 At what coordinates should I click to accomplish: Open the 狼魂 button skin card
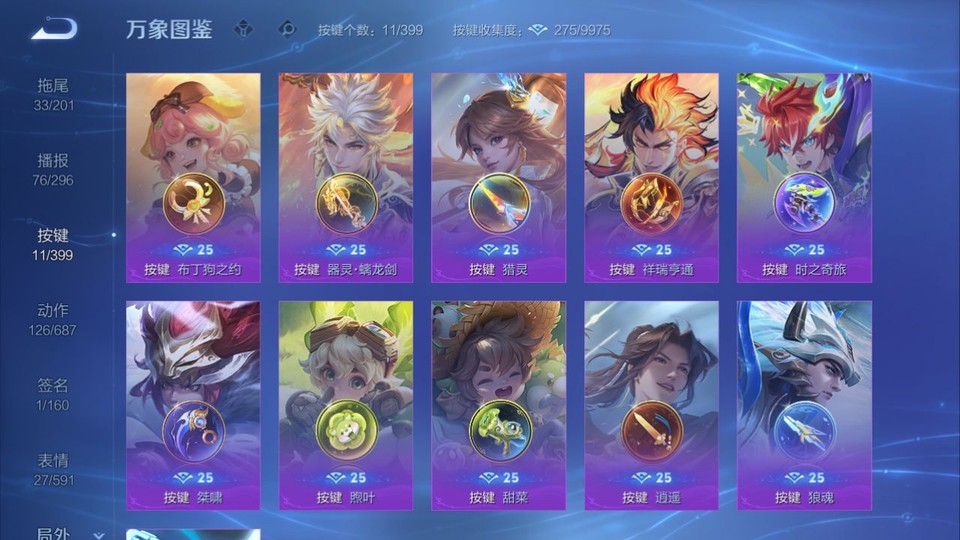coord(804,405)
